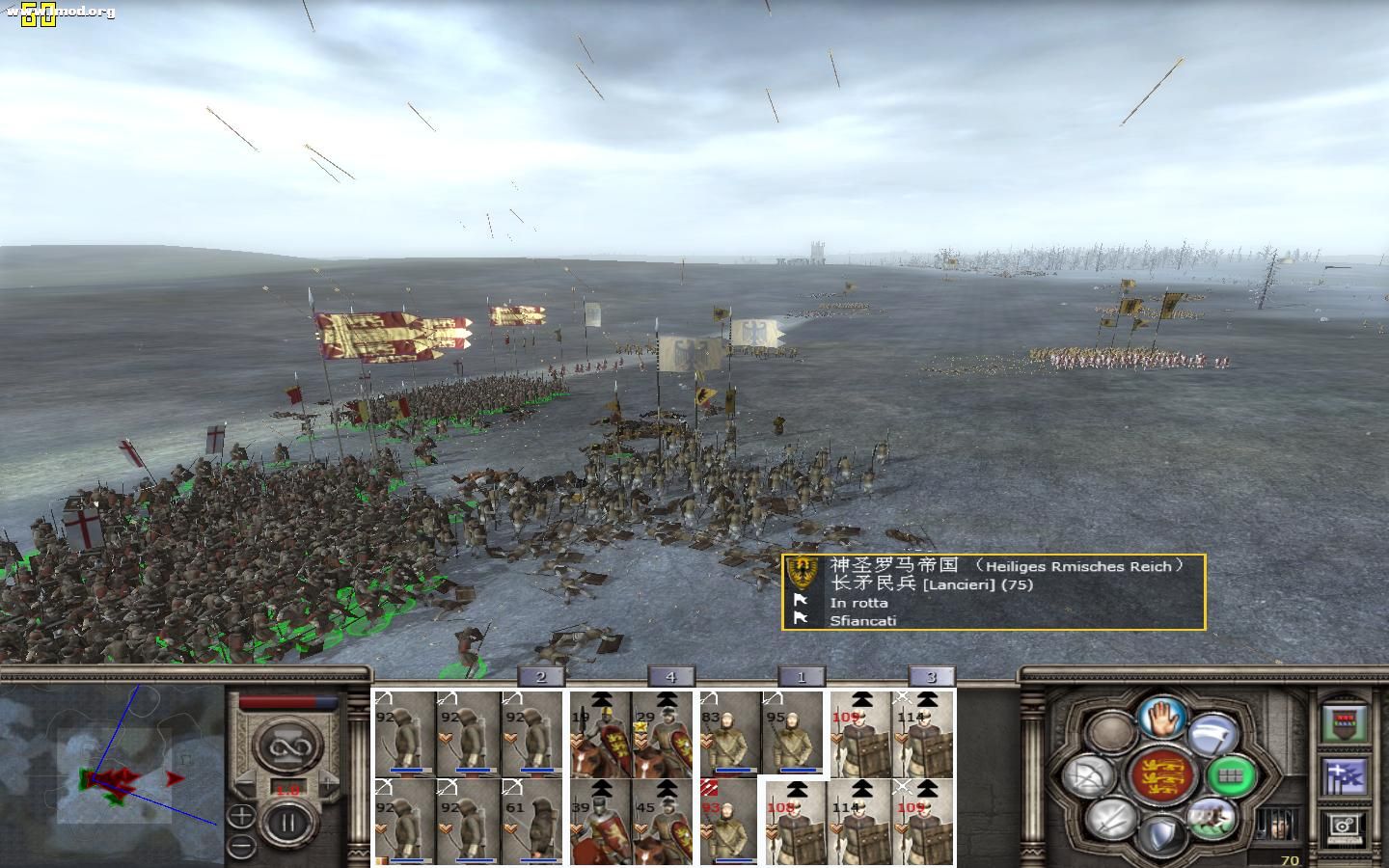Toggle the green group formation button
Image resolution: width=1389 pixels, height=868 pixels.
[x=1230, y=774]
